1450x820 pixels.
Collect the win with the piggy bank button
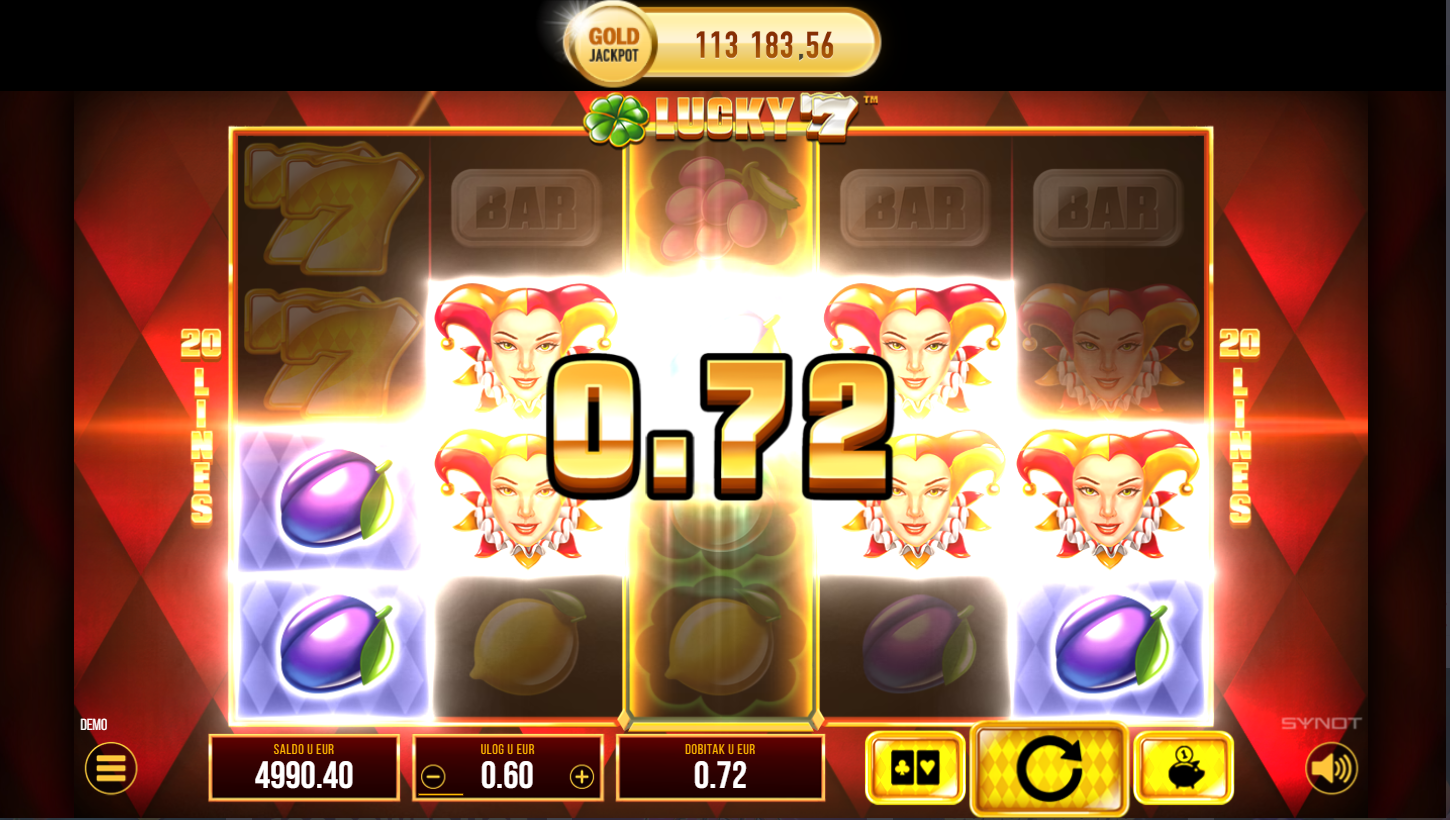tap(1183, 768)
